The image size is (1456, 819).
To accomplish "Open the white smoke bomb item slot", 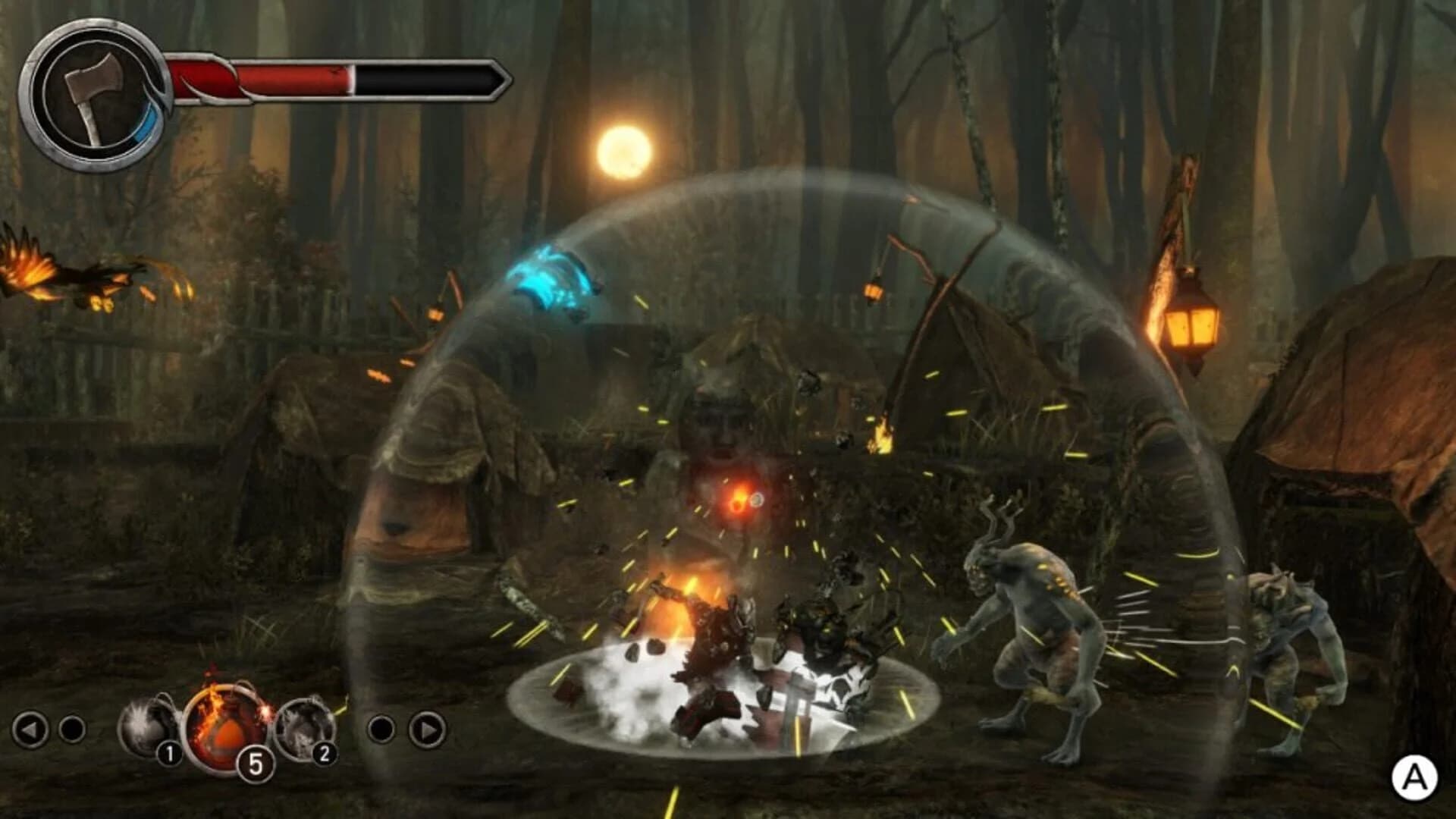I will coord(144,724).
